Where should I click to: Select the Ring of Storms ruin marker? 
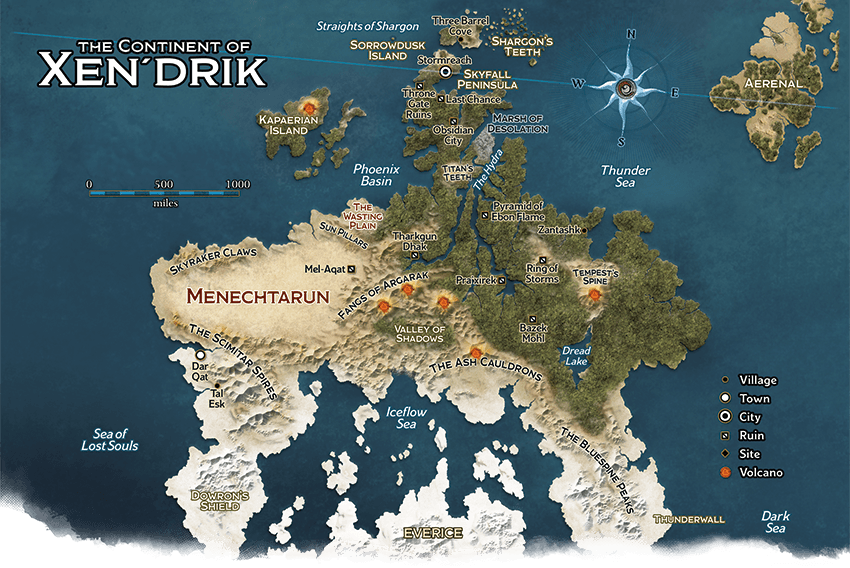[x=542, y=259]
